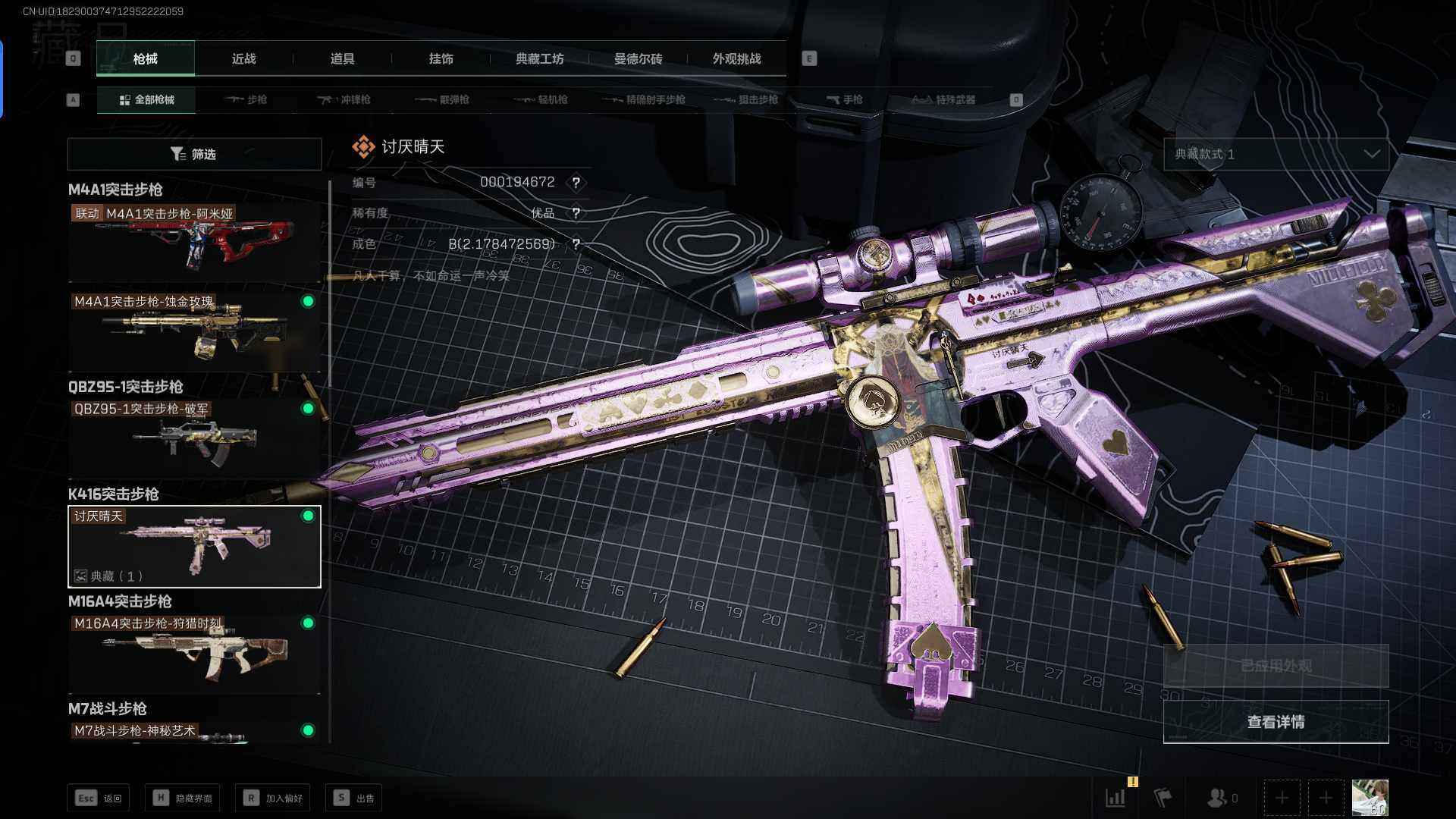Click the question mark beside 成色
Image resolution: width=1456 pixels, height=819 pixels.
(576, 244)
